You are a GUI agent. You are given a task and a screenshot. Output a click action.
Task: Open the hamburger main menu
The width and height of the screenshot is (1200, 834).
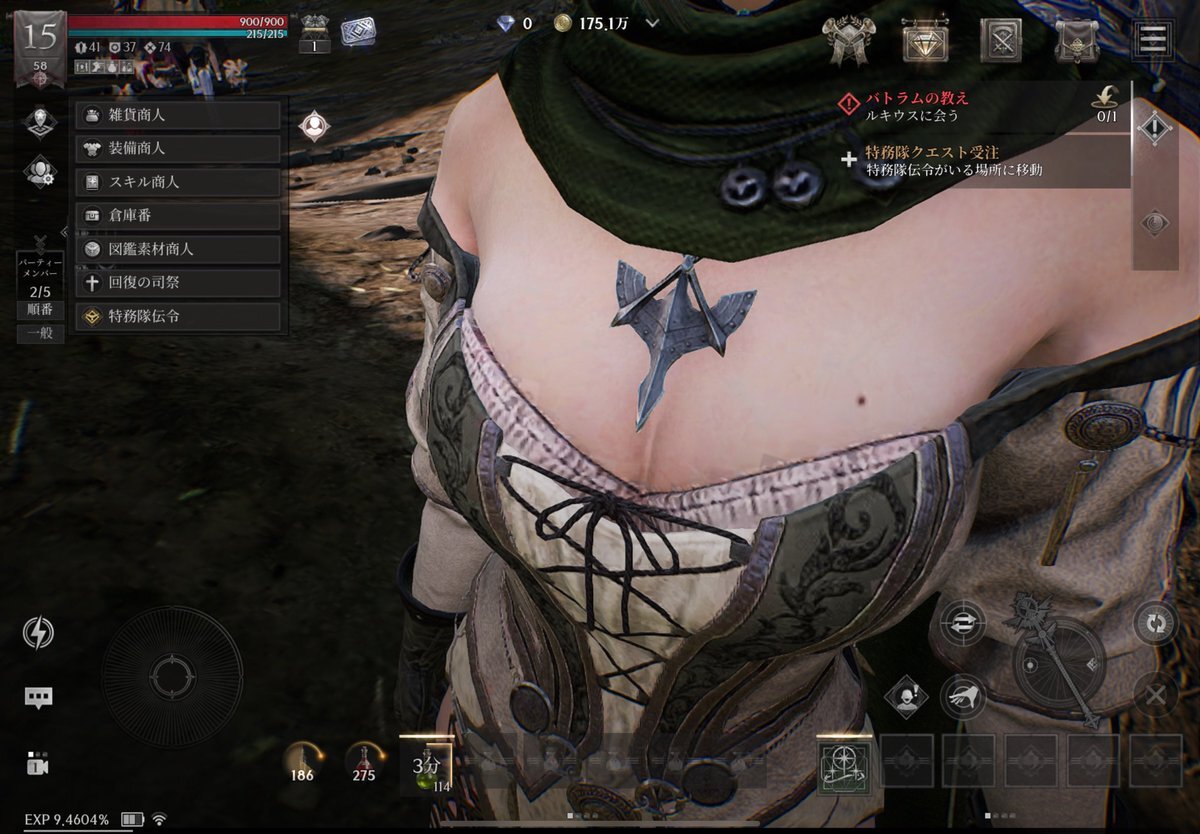tap(1153, 40)
